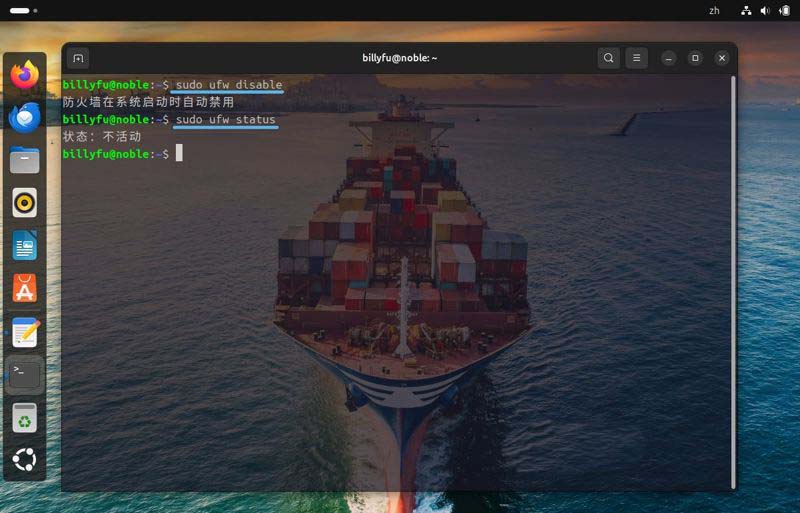The width and height of the screenshot is (800, 513).
Task: Launch the Text Editor notepad icon
Action: [25, 332]
